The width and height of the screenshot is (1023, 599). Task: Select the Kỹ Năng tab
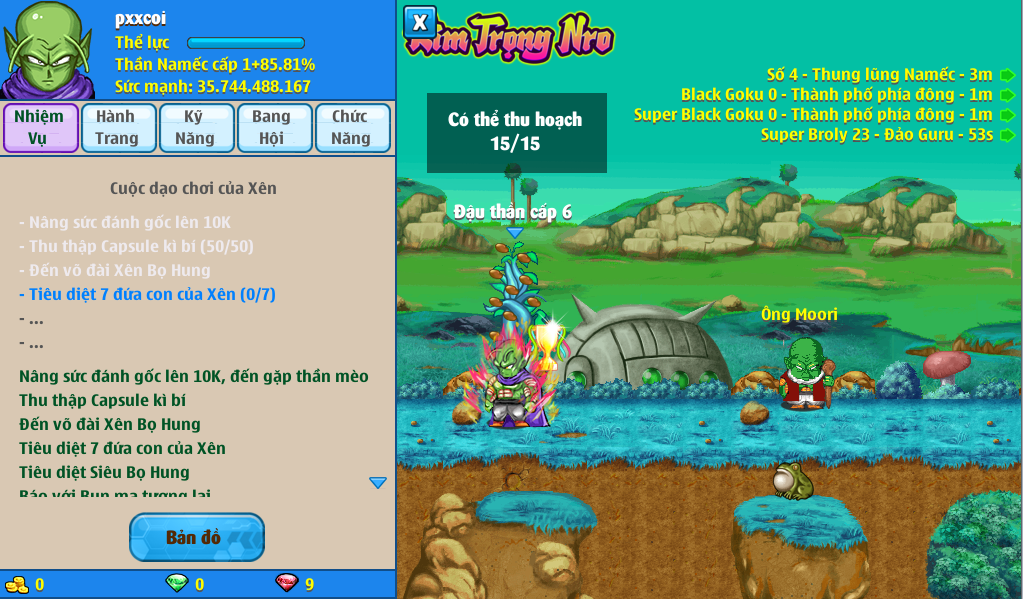click(x=196, y=127)
